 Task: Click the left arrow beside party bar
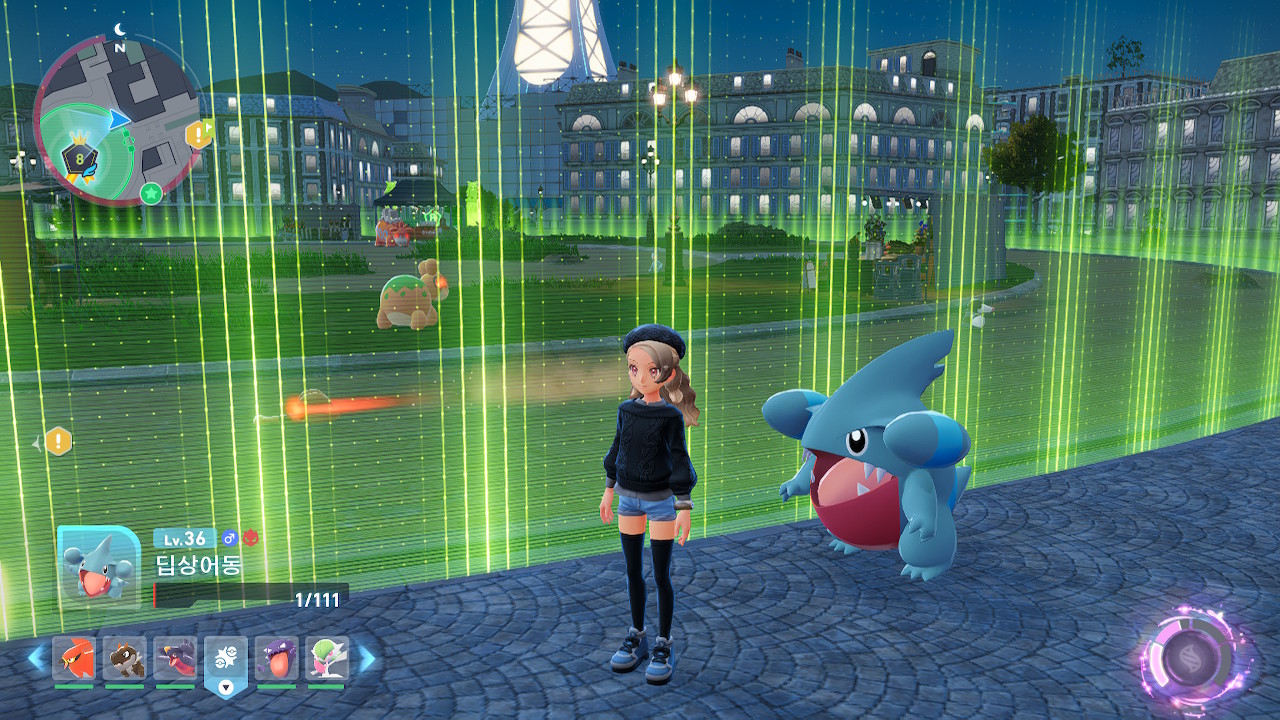point(36,658)
